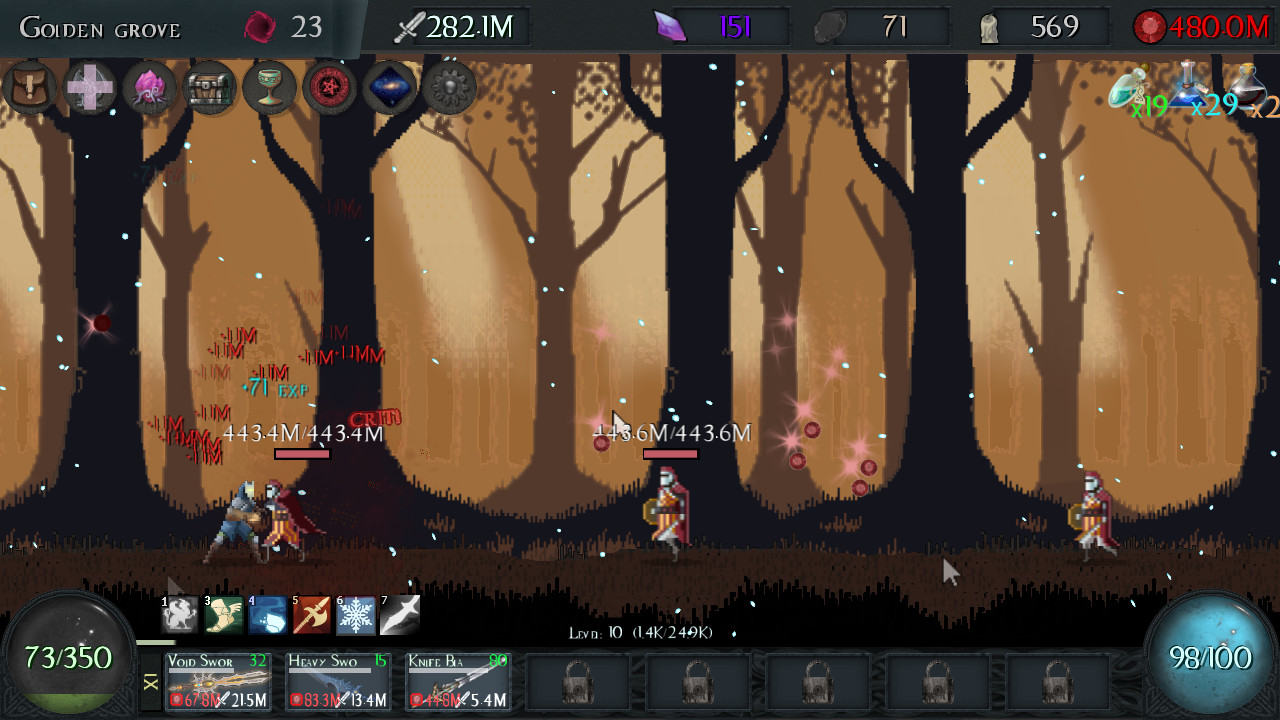Click the Level 10 experience bar
Screen dimensions: 1280x720
(x=640, y=629)
